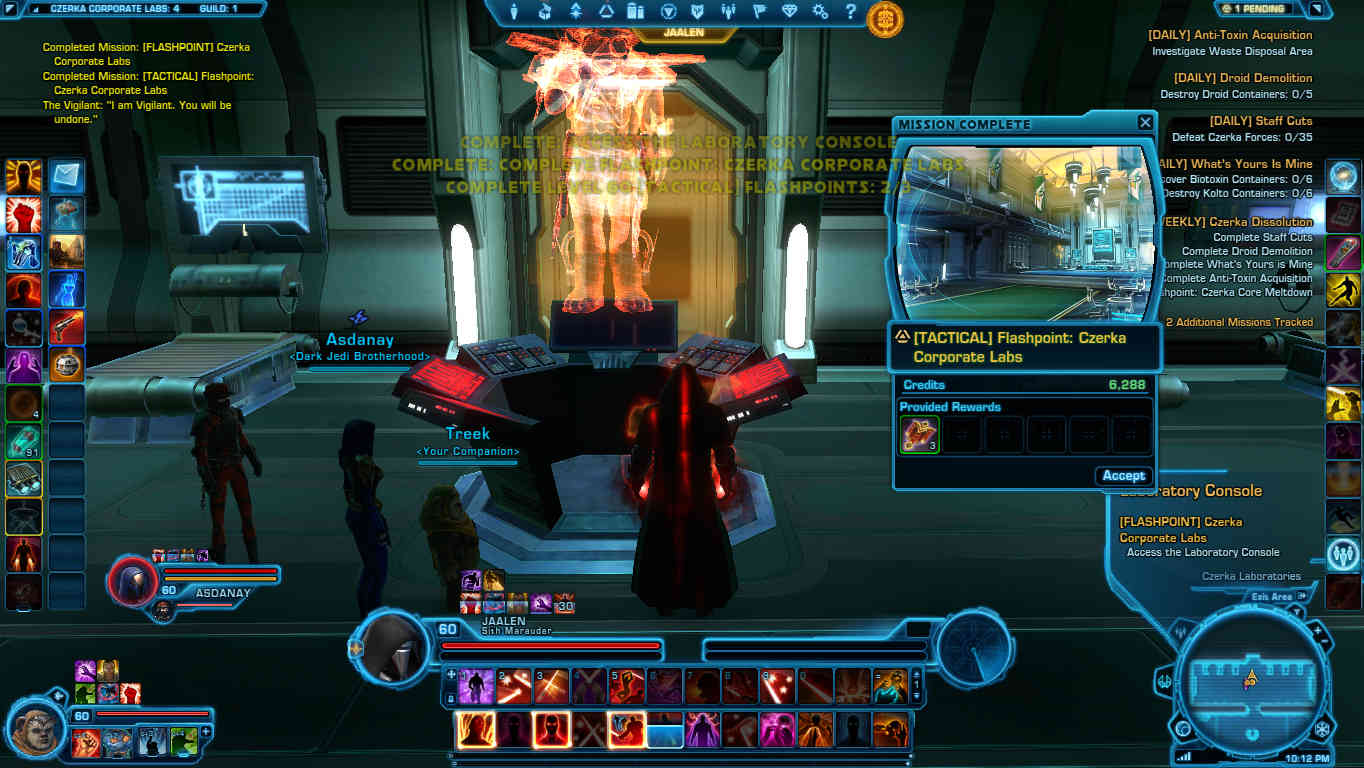Activate the ability in quickslot 1
This screenshot has width=1364, height=768.
475,686
